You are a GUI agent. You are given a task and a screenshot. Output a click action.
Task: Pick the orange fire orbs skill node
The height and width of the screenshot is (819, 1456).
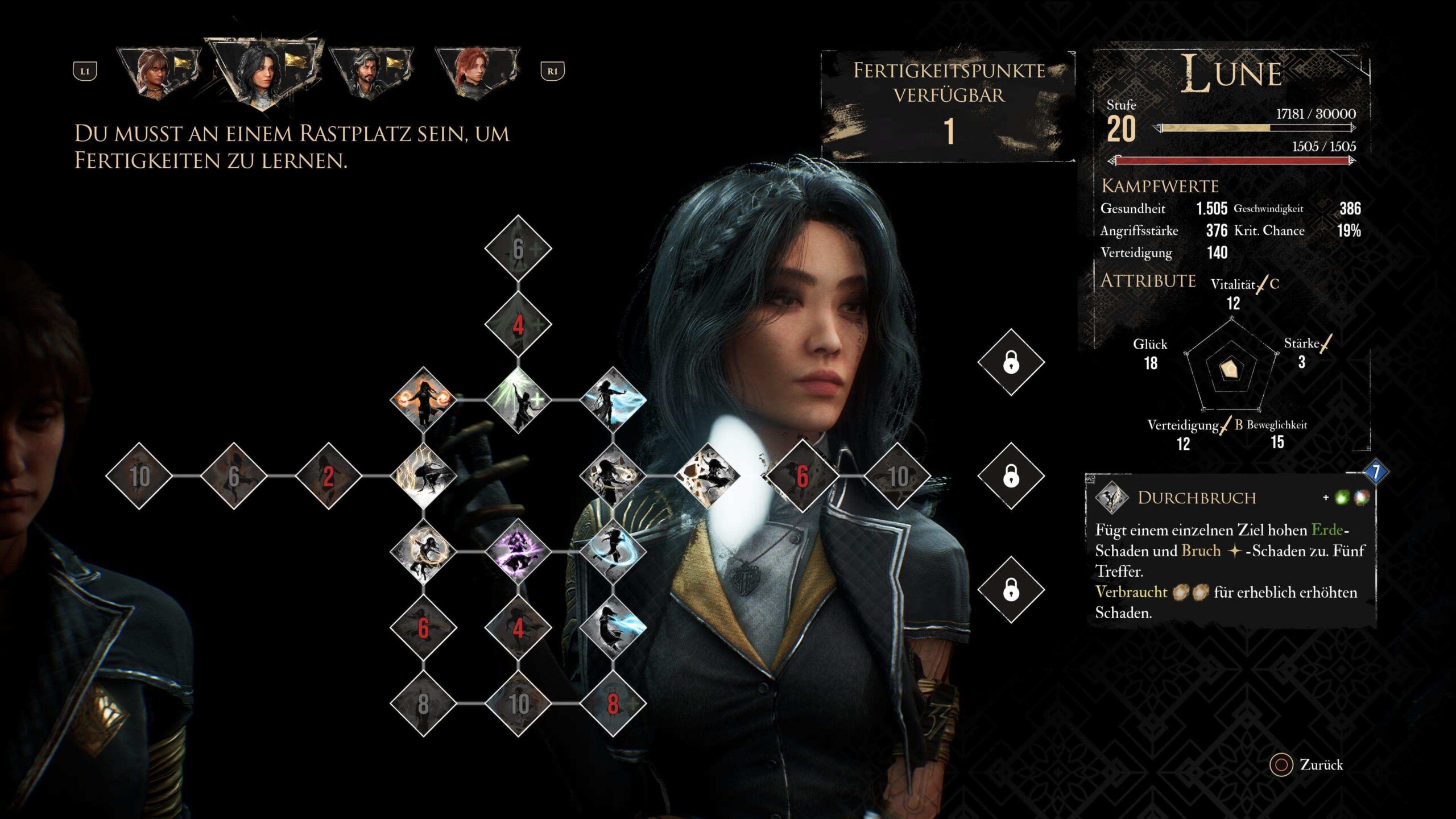(423, 400)
